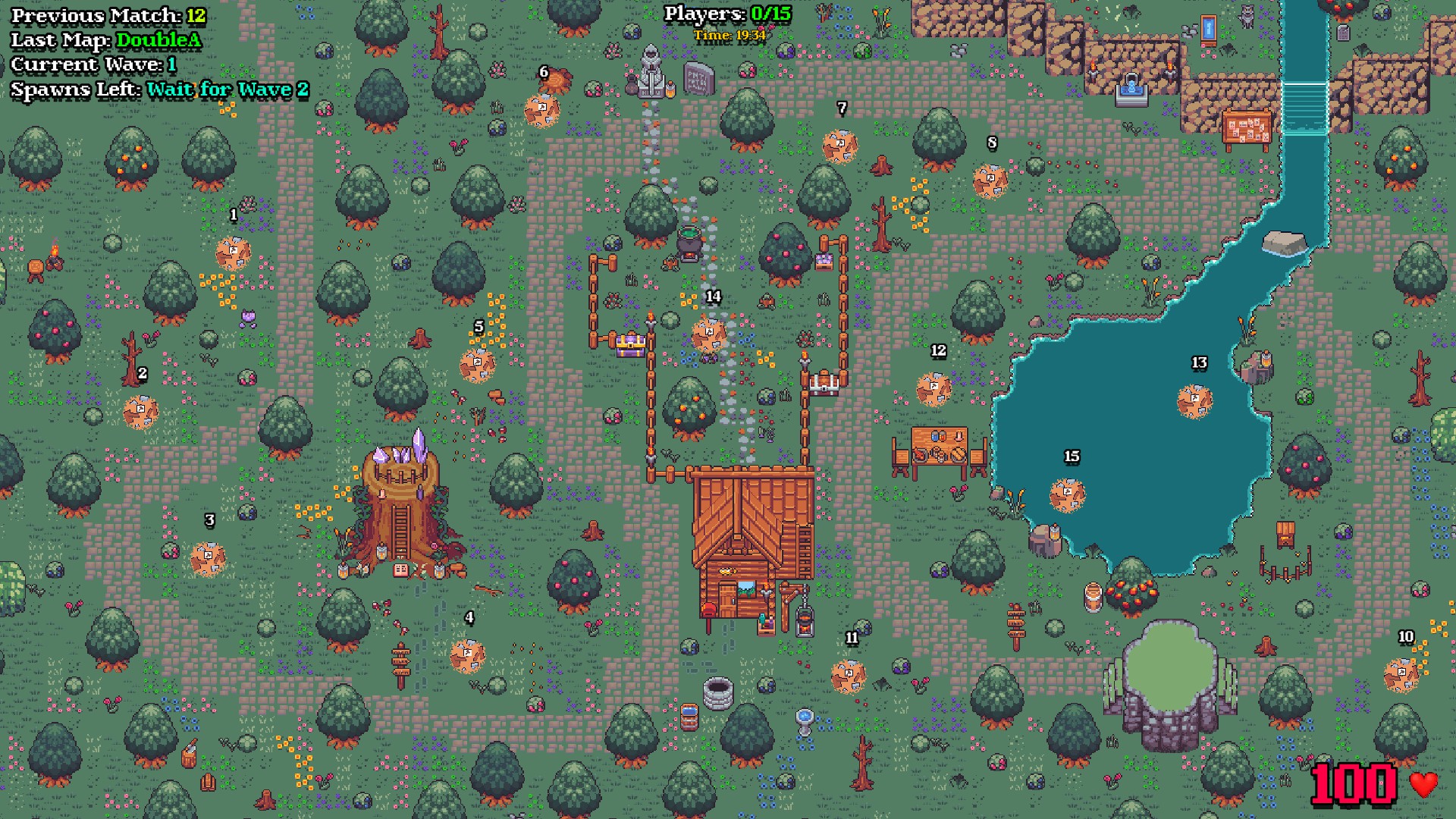Viewport: 1456px width, 819px height.
Task: Click the spot marked 14
Action: [x=709, y=334]
